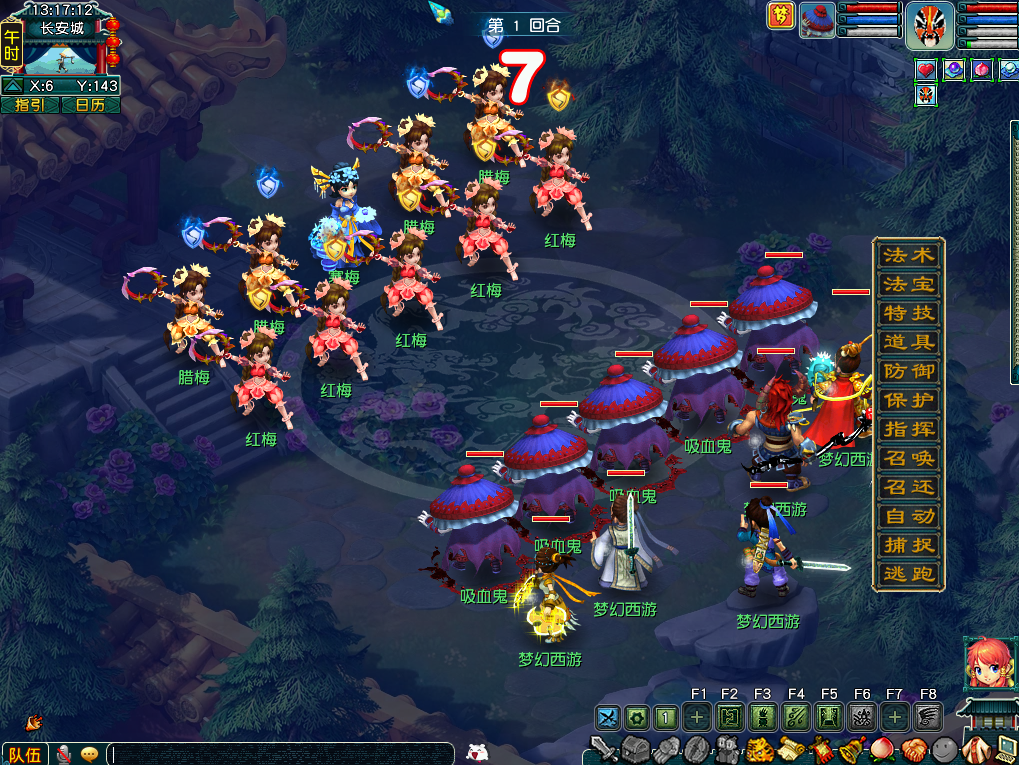Screen dimensions: 1019x765
Task: Open the 特技 special skills command
Action: (908, 313)
